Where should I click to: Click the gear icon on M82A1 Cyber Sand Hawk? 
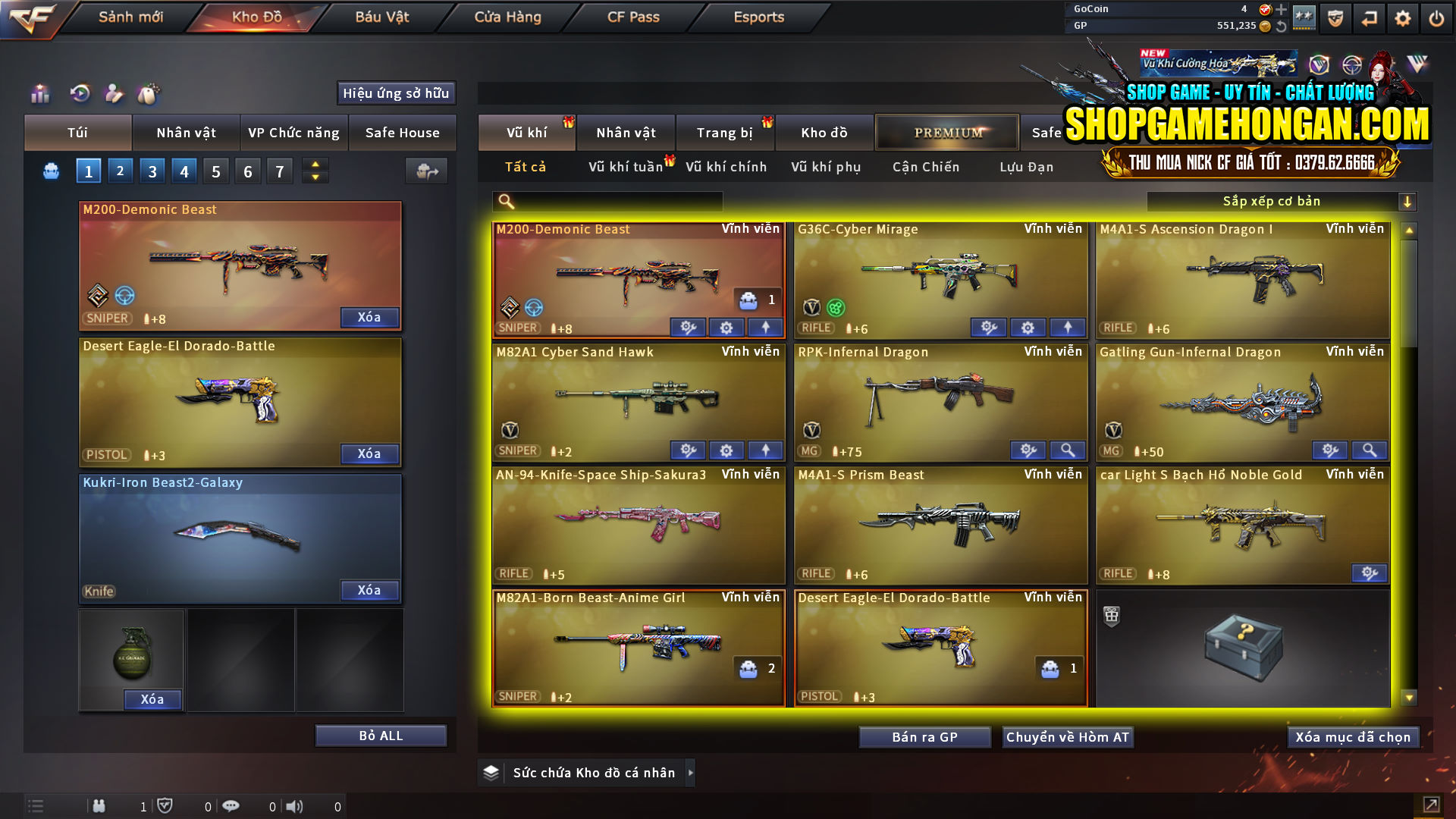pyautogui.click(x=726, y=450)
